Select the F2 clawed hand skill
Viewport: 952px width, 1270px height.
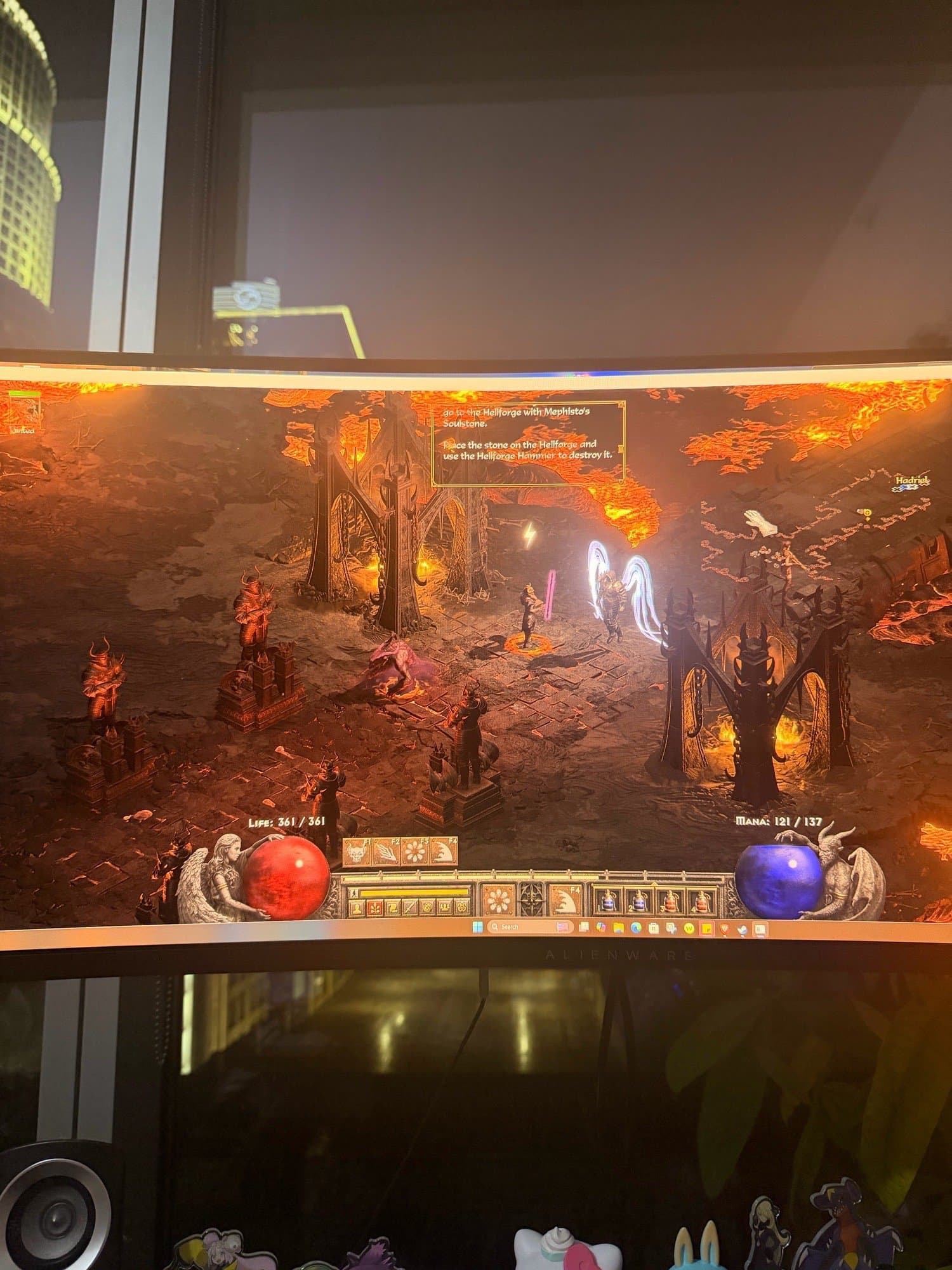(x=387, y=852)
